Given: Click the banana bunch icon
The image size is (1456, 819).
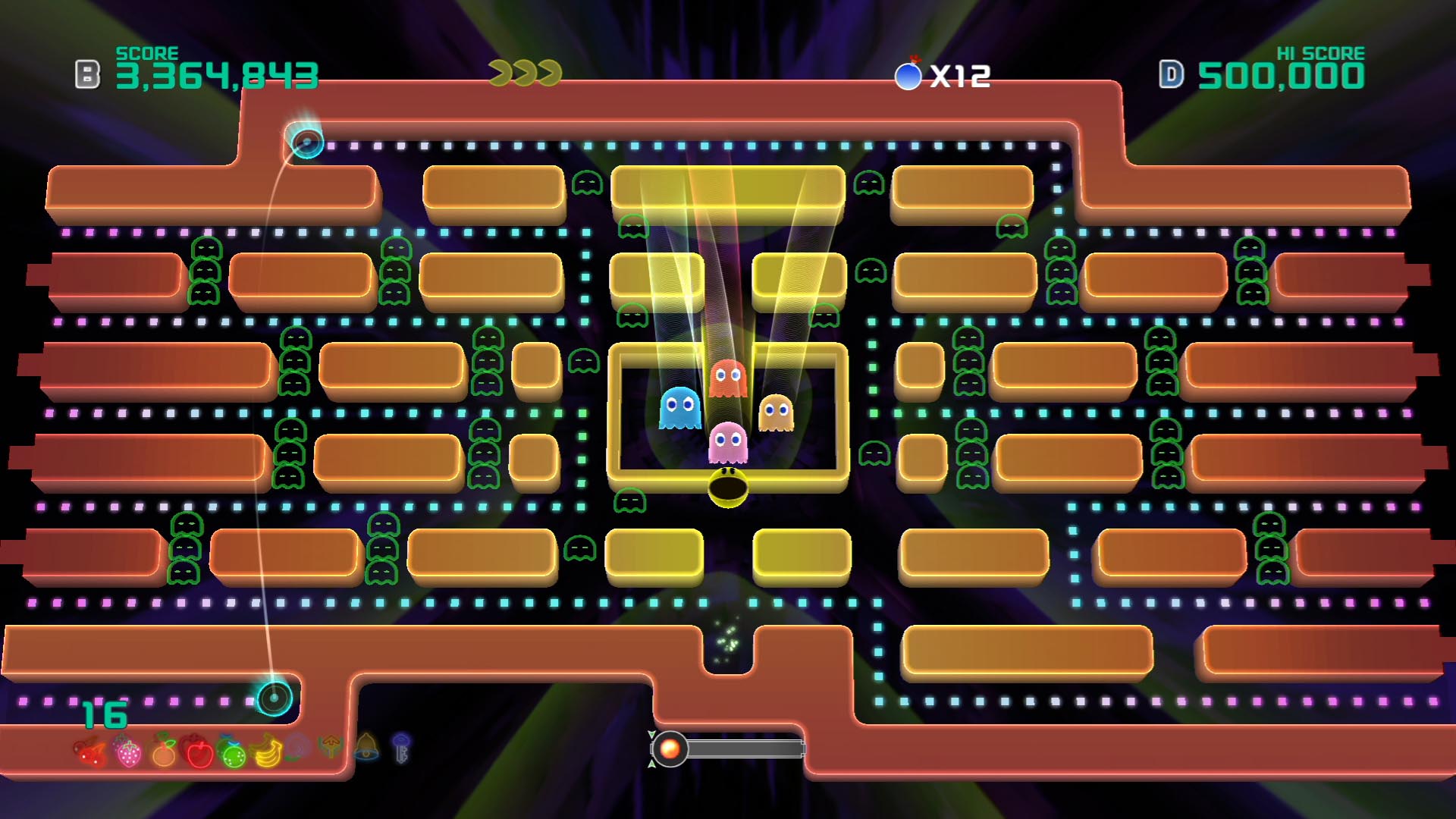Looking at the screenshot, I should pyautogui.click(x=267, y=752).
